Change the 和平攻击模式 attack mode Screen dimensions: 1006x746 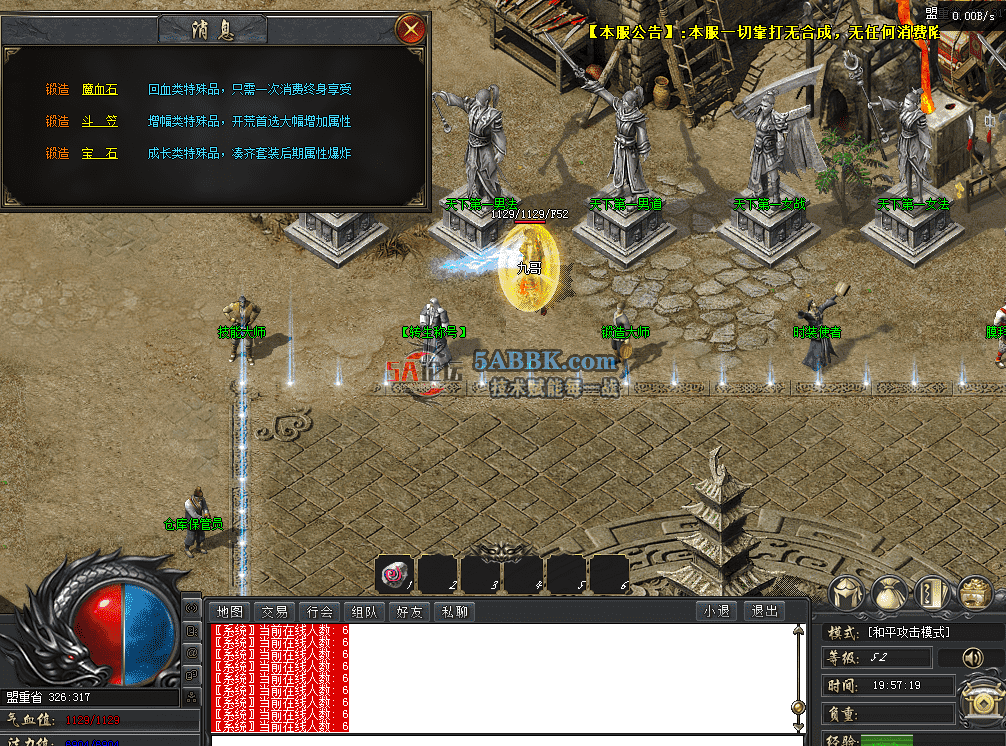pos(908,632)
